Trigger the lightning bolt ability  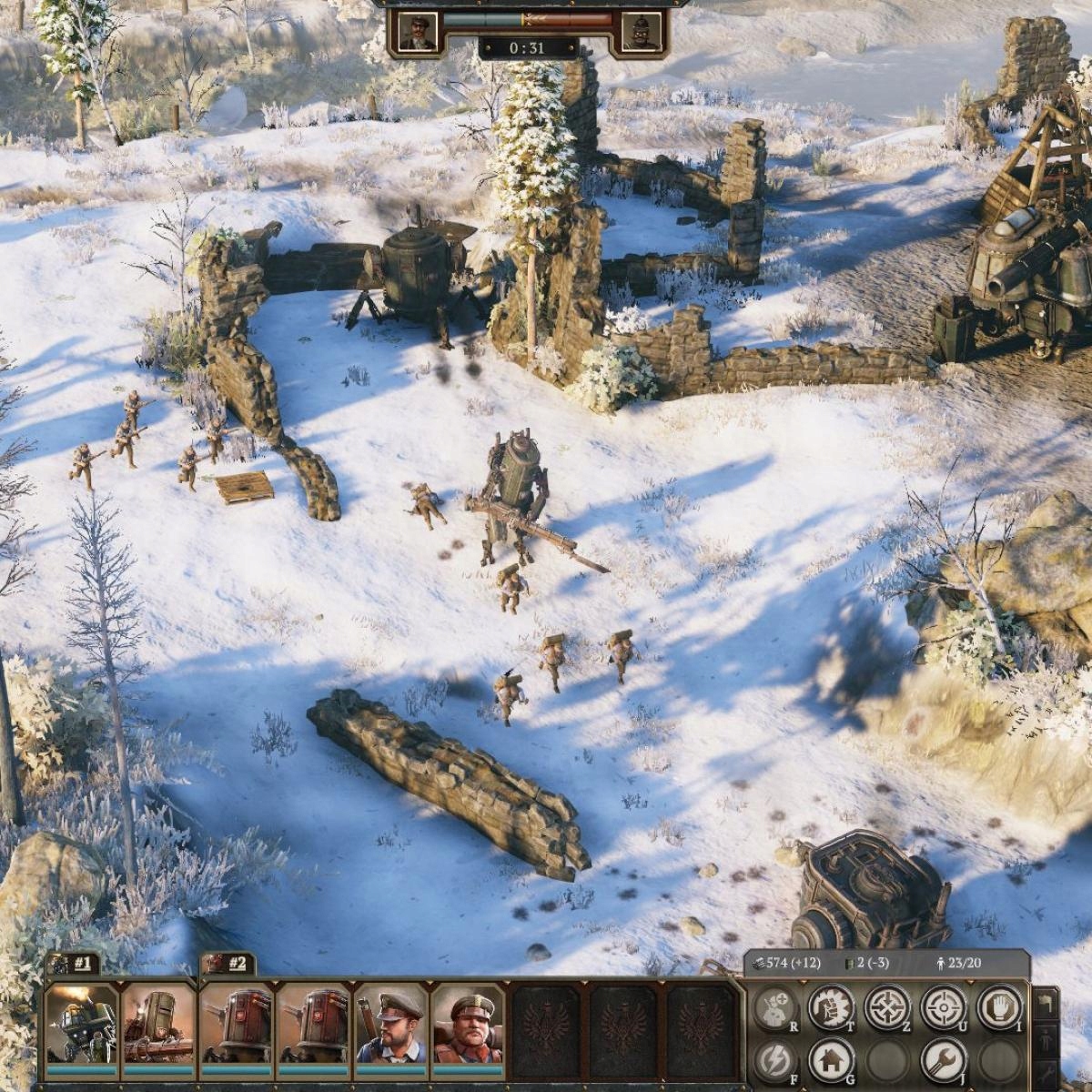[x=776, y=1060]
